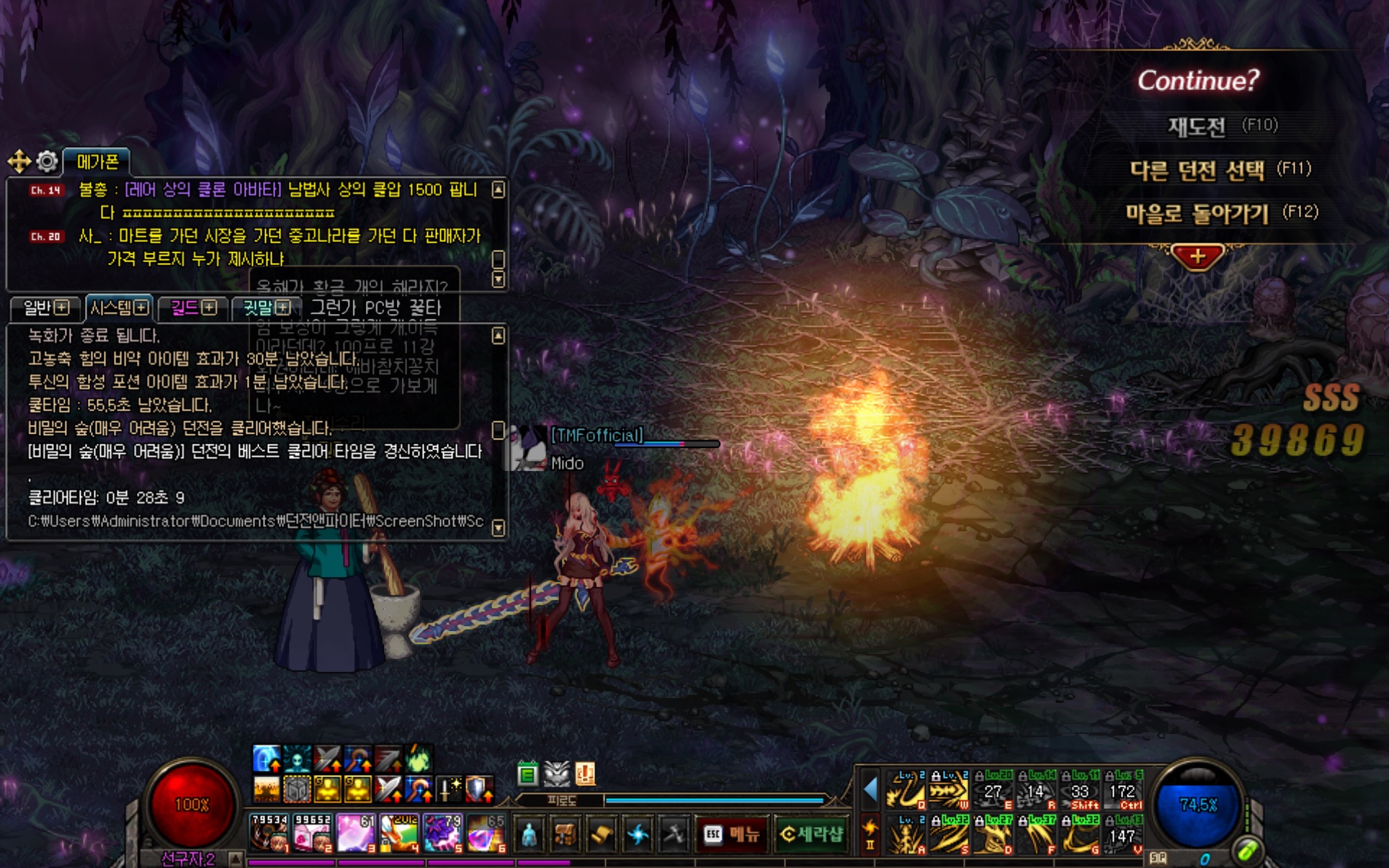Use the consumable in quick slot 3
This screenshot has width=1389, height=868.
pos(355,833)
